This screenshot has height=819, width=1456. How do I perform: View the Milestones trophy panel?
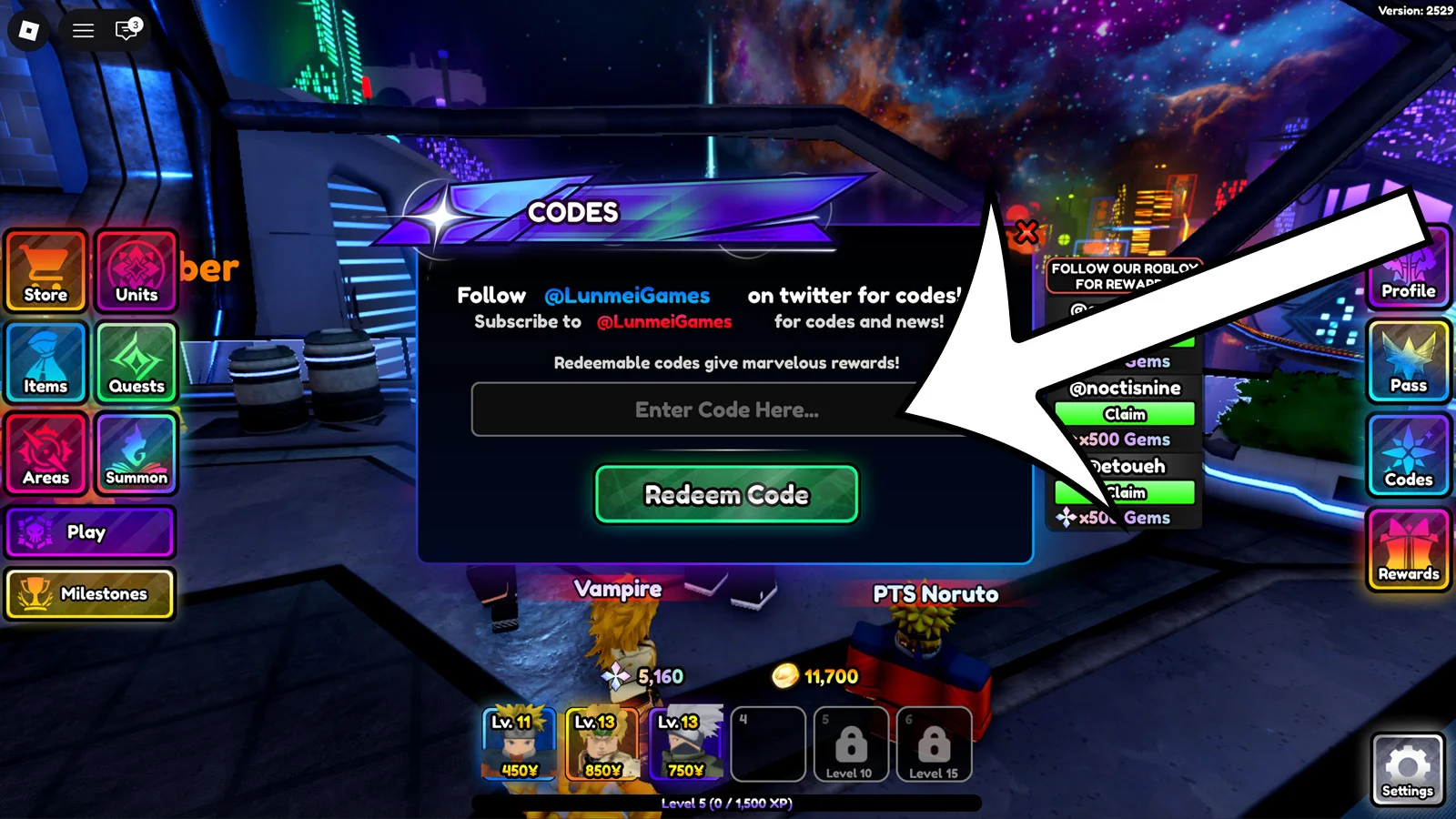pyautogui.click(x=91, y=593)
